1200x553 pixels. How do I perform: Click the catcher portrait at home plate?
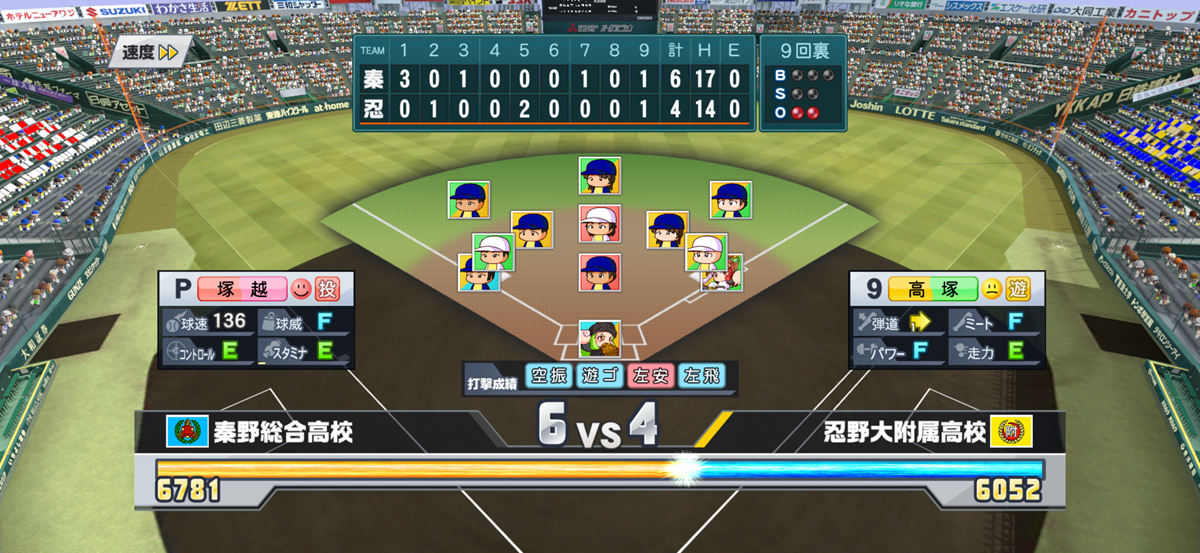click(x=599, y=339)
